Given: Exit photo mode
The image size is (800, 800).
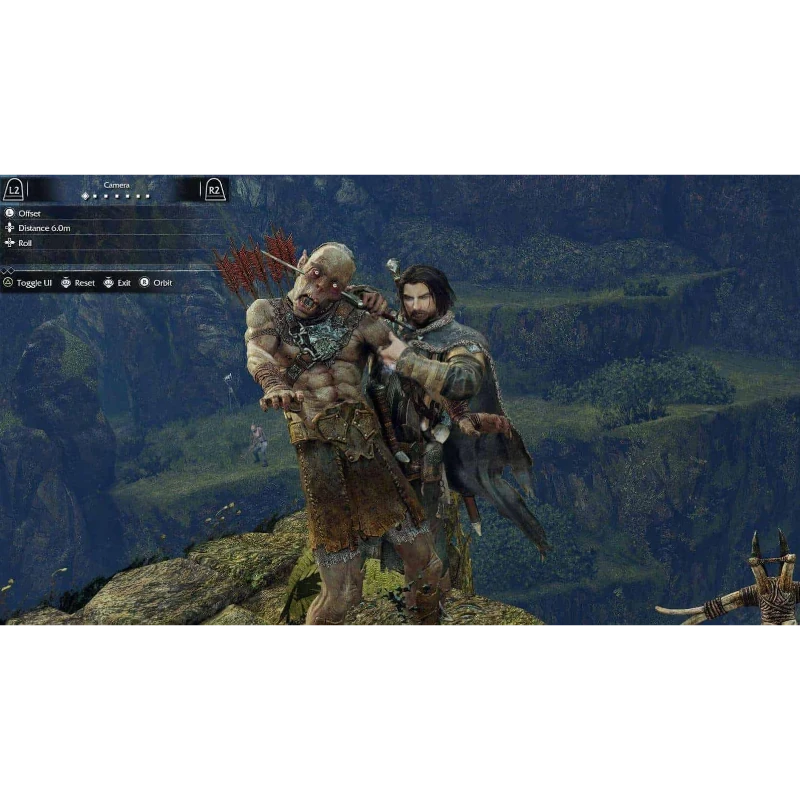Looking at the screenshot, I should (x=123, y=283).
